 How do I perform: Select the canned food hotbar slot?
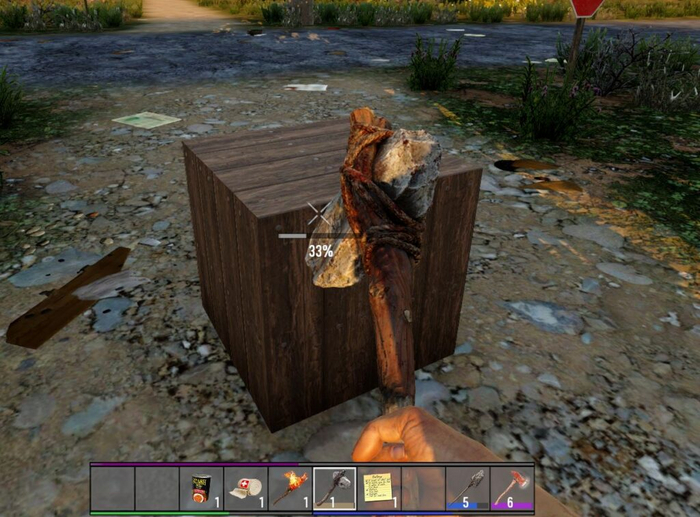click(x=201, y=488)
